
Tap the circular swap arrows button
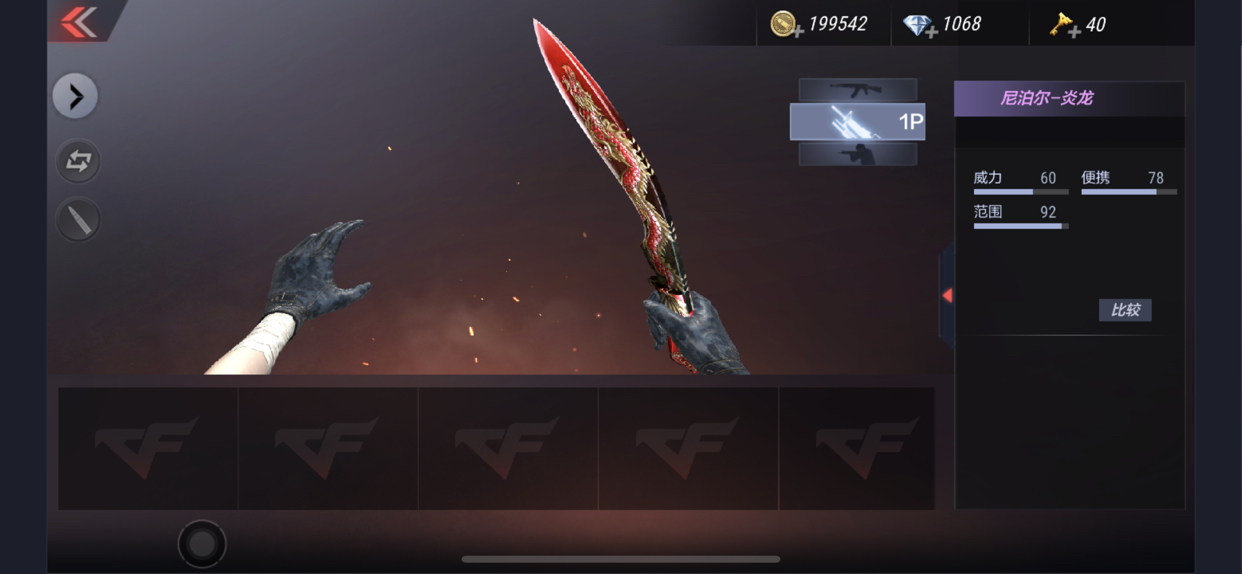[78, 161]
